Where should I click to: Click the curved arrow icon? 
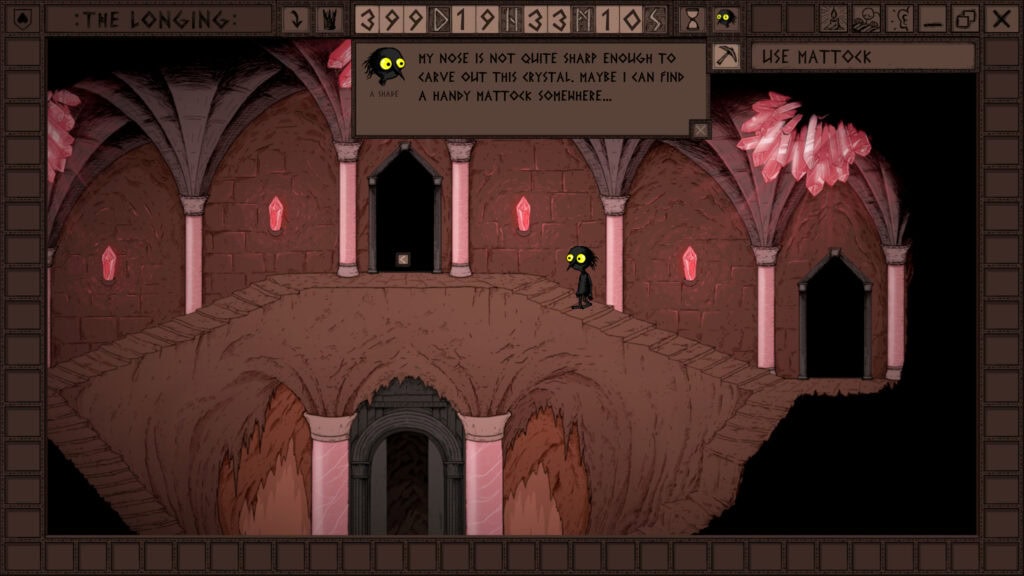295,19
